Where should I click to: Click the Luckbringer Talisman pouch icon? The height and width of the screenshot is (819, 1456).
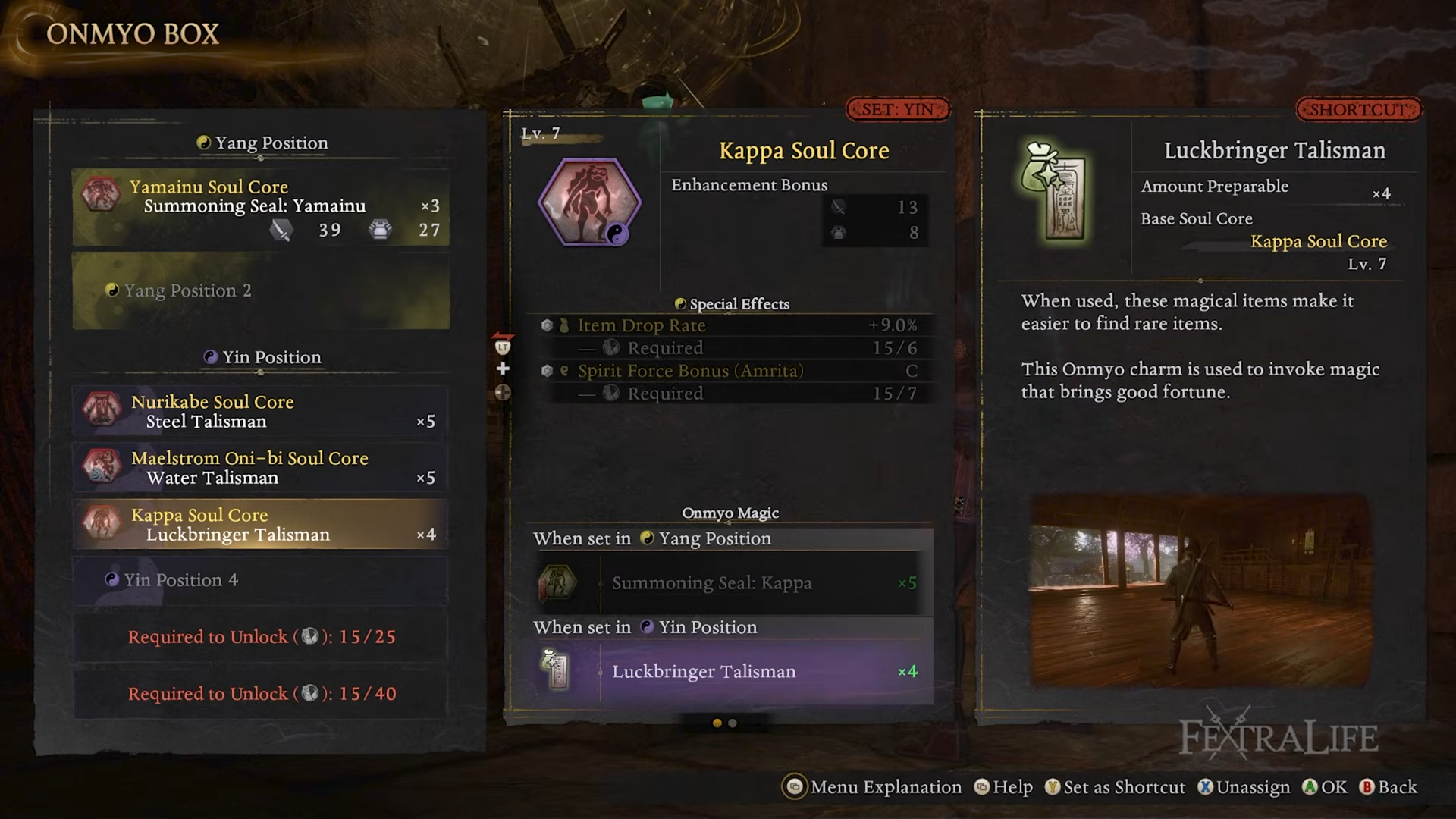click(1054, 193)
